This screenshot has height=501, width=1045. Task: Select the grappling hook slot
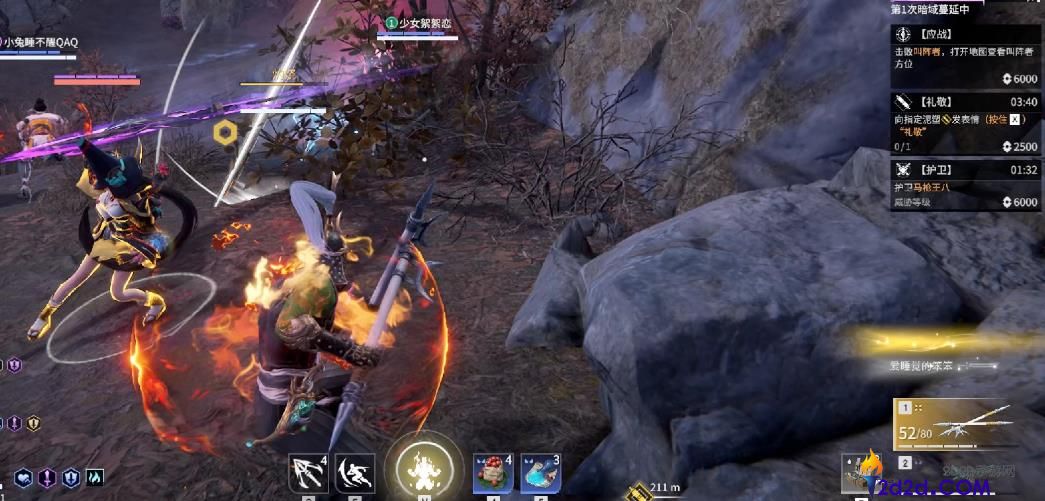[x=309, y=472]
